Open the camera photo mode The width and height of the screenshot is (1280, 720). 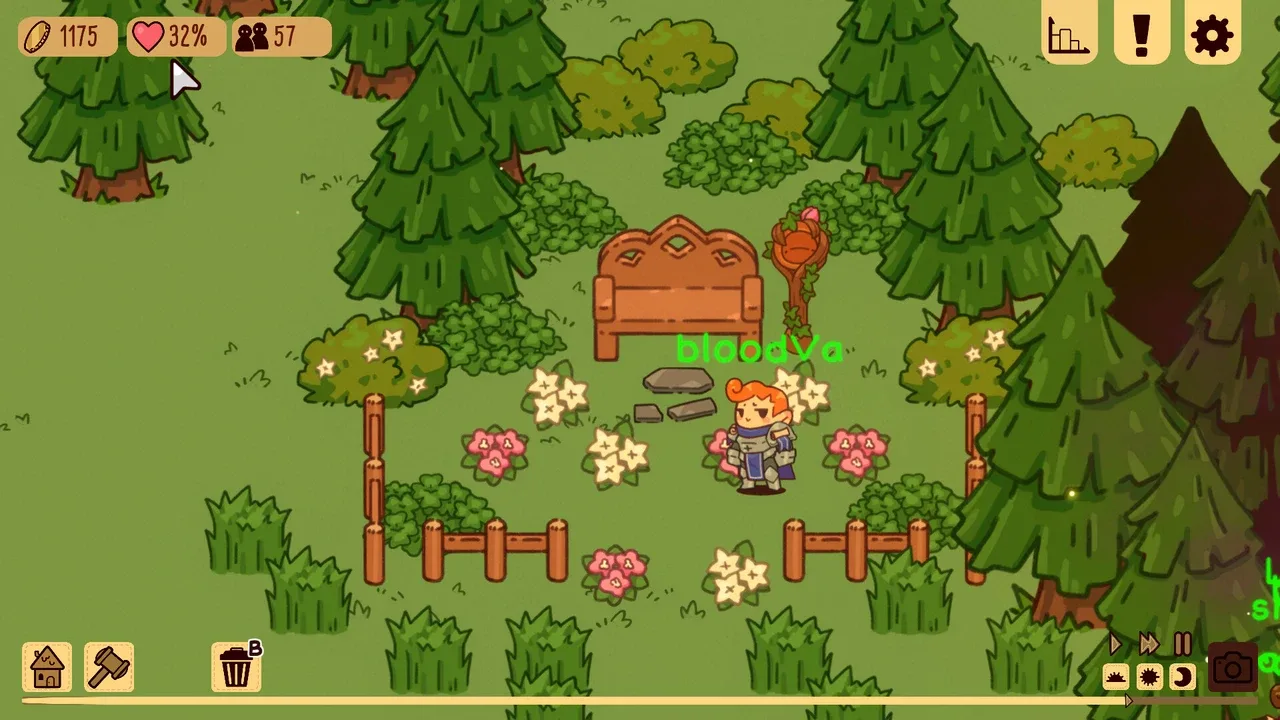(1232, 668)
